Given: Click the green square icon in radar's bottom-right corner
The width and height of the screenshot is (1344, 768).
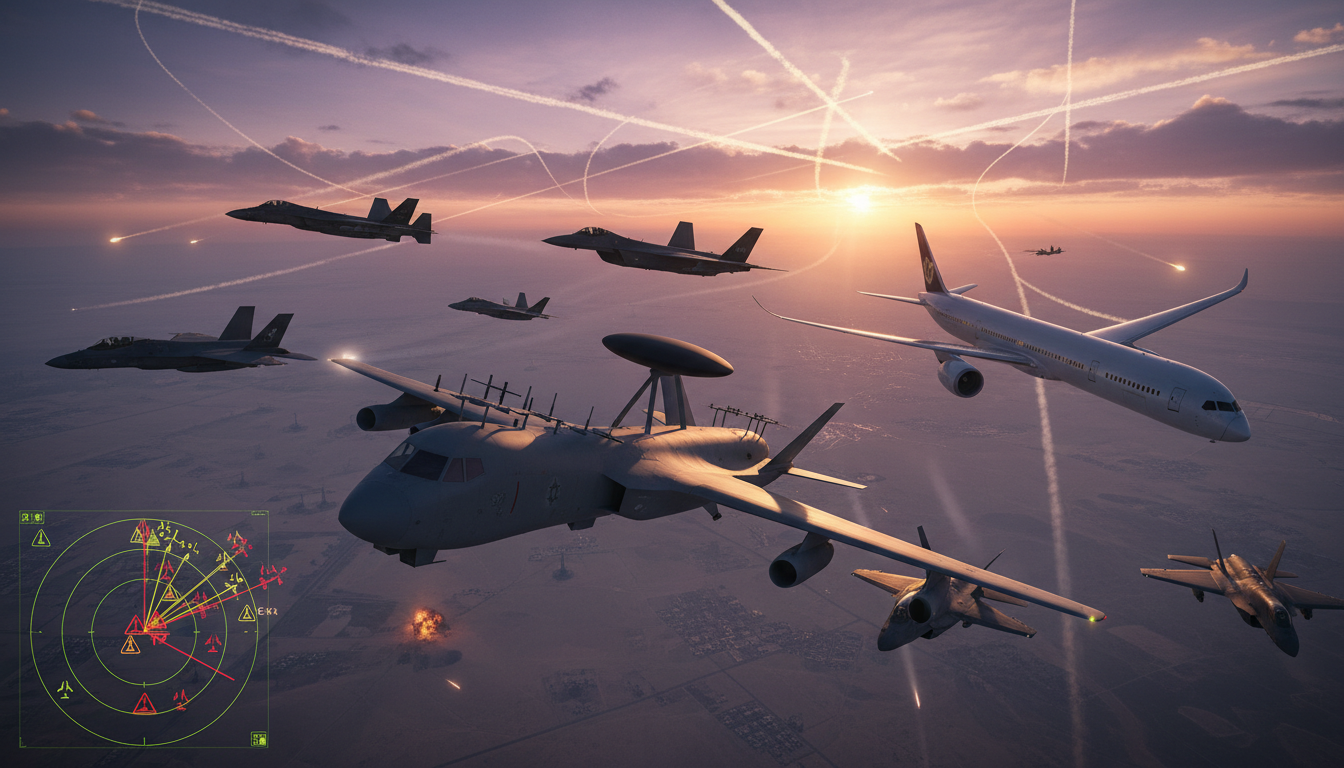Looking at the screenshot, I should click(x=258, y=739).
